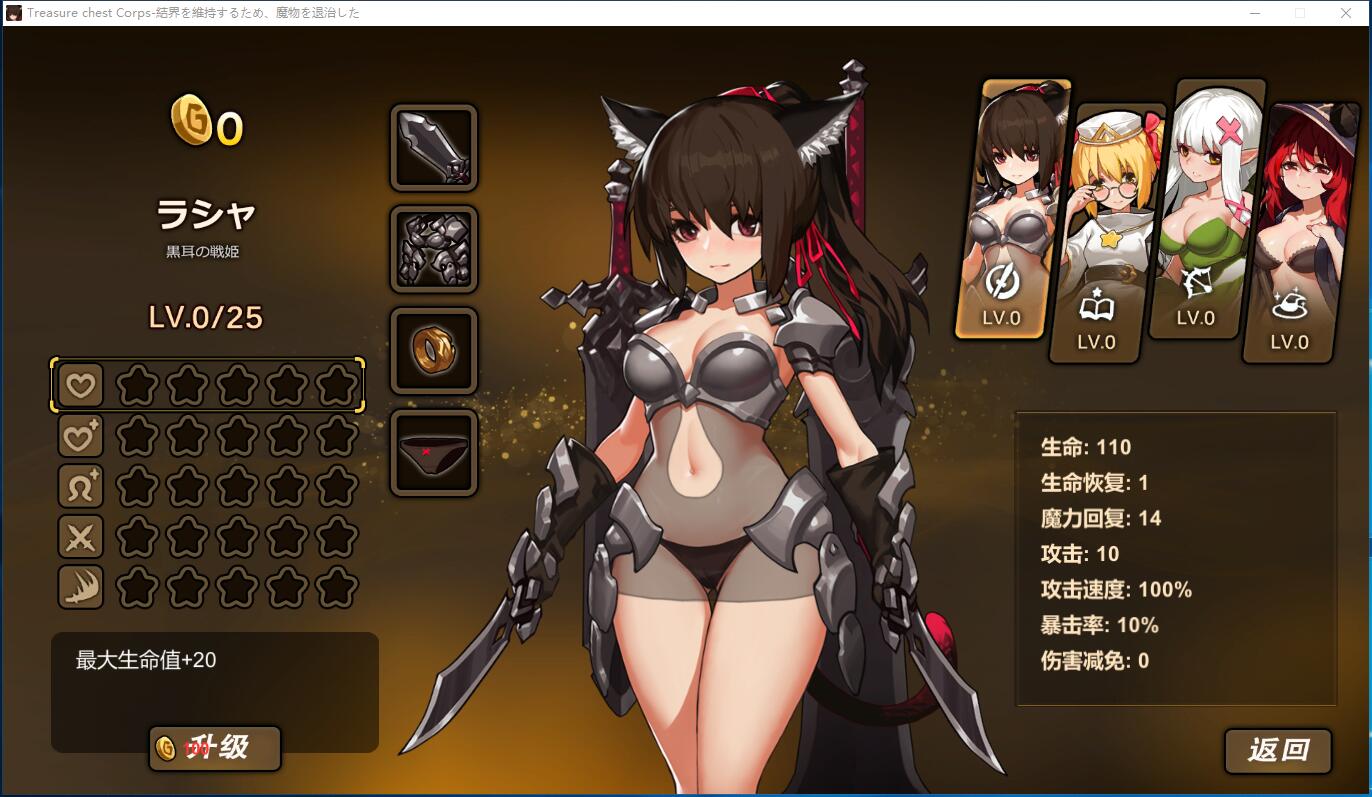The image size is (1372, 797).
Task: Click the golden ring equipment slot
Action: (434, 351)
